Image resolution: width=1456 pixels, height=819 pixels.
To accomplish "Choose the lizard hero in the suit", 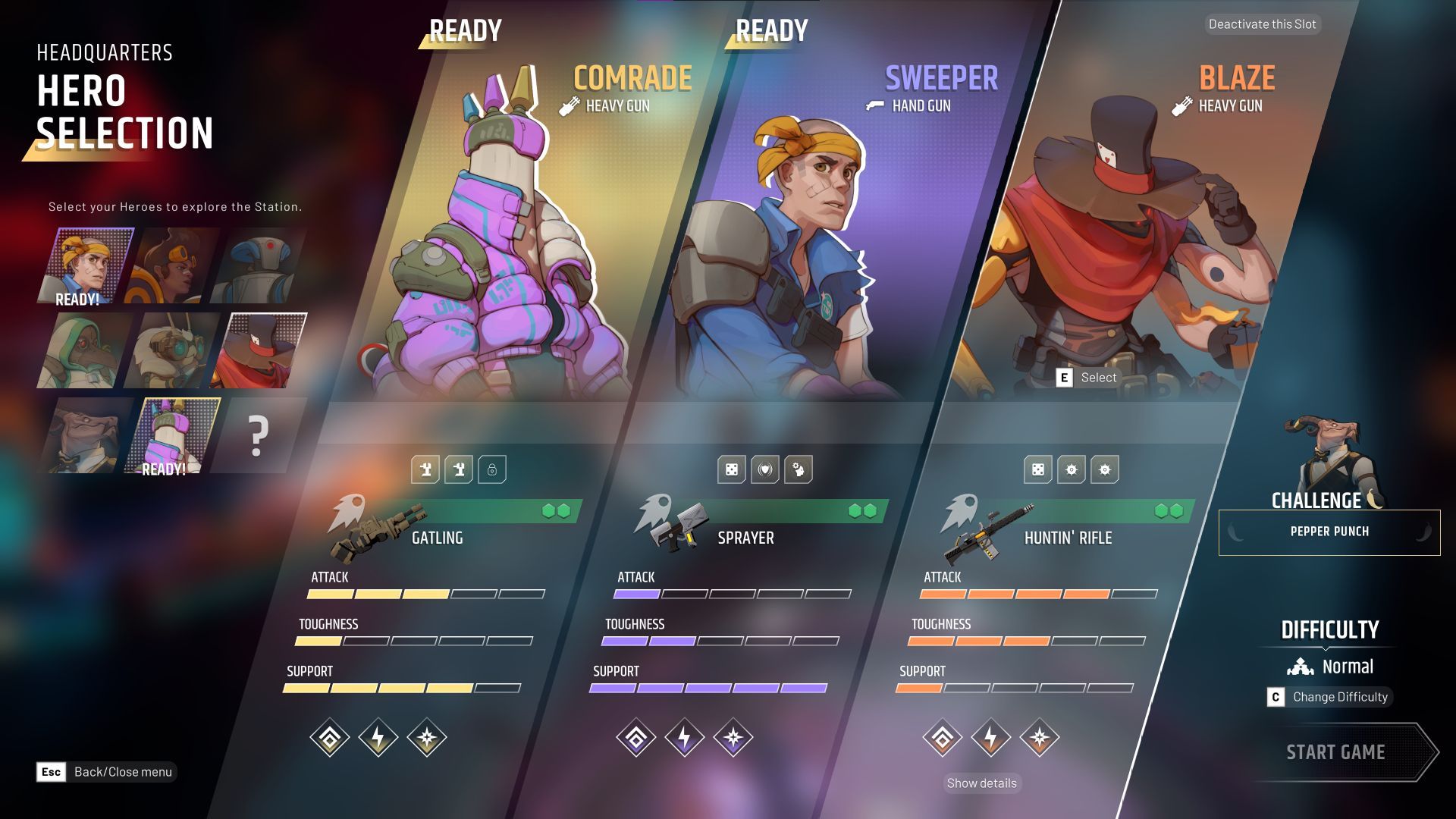I will (85, 436).
